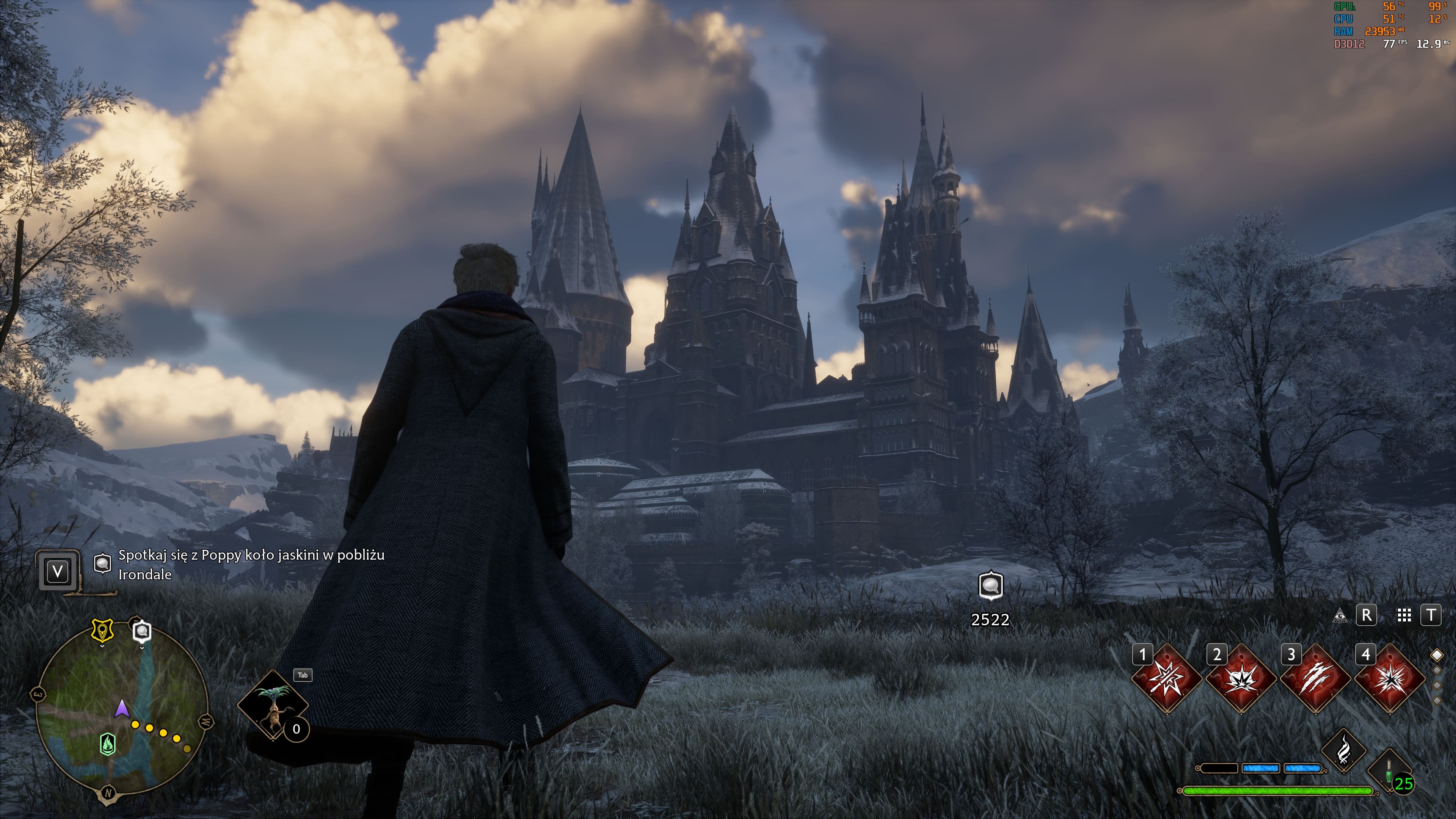
Task: Click the quest waypoint marker showing 2522
Action: pos(990,586)
